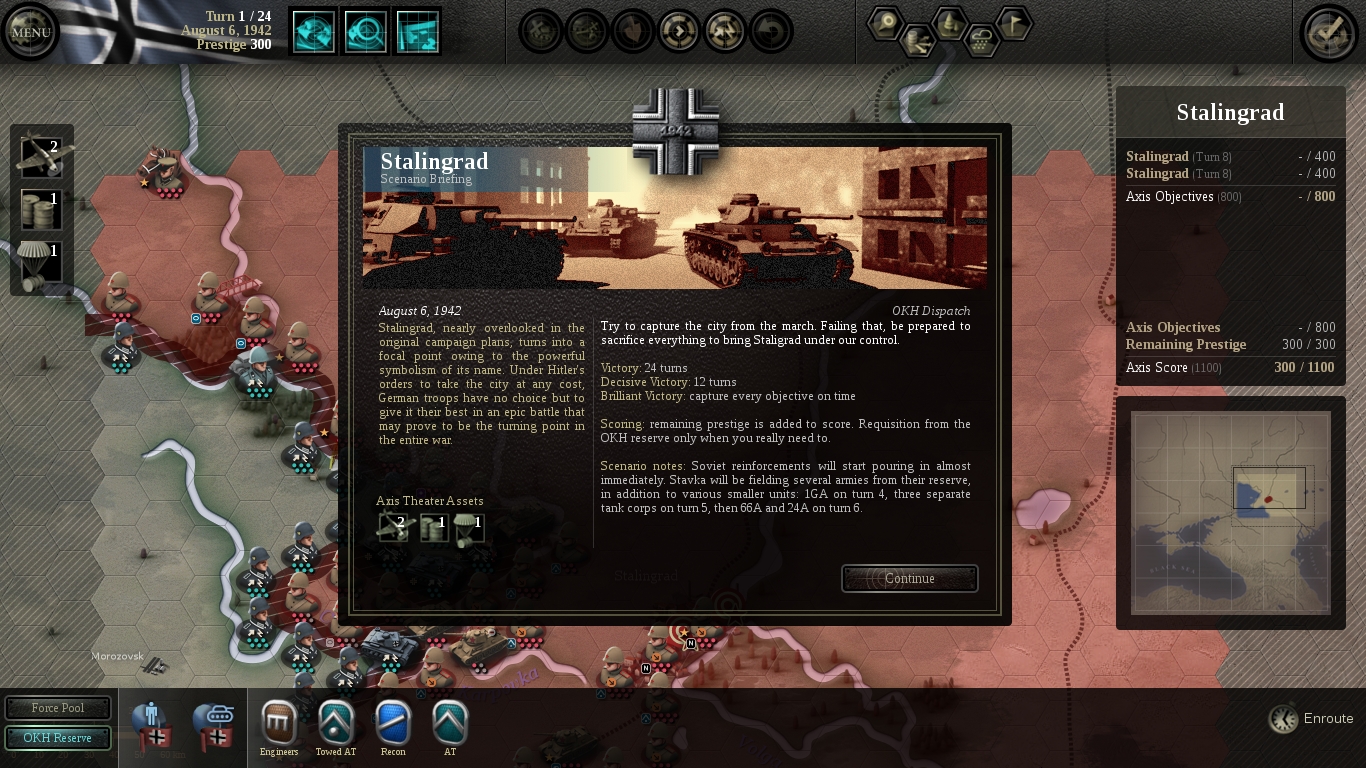
Task: Use the fuel barrels theater asset
Action: (x=41, y=210)
